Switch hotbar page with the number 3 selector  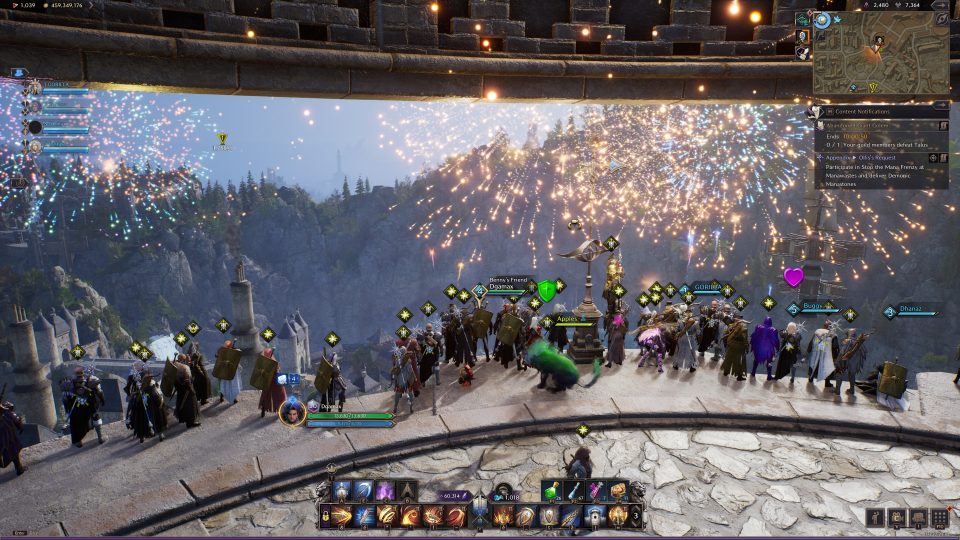pos(637,517)
